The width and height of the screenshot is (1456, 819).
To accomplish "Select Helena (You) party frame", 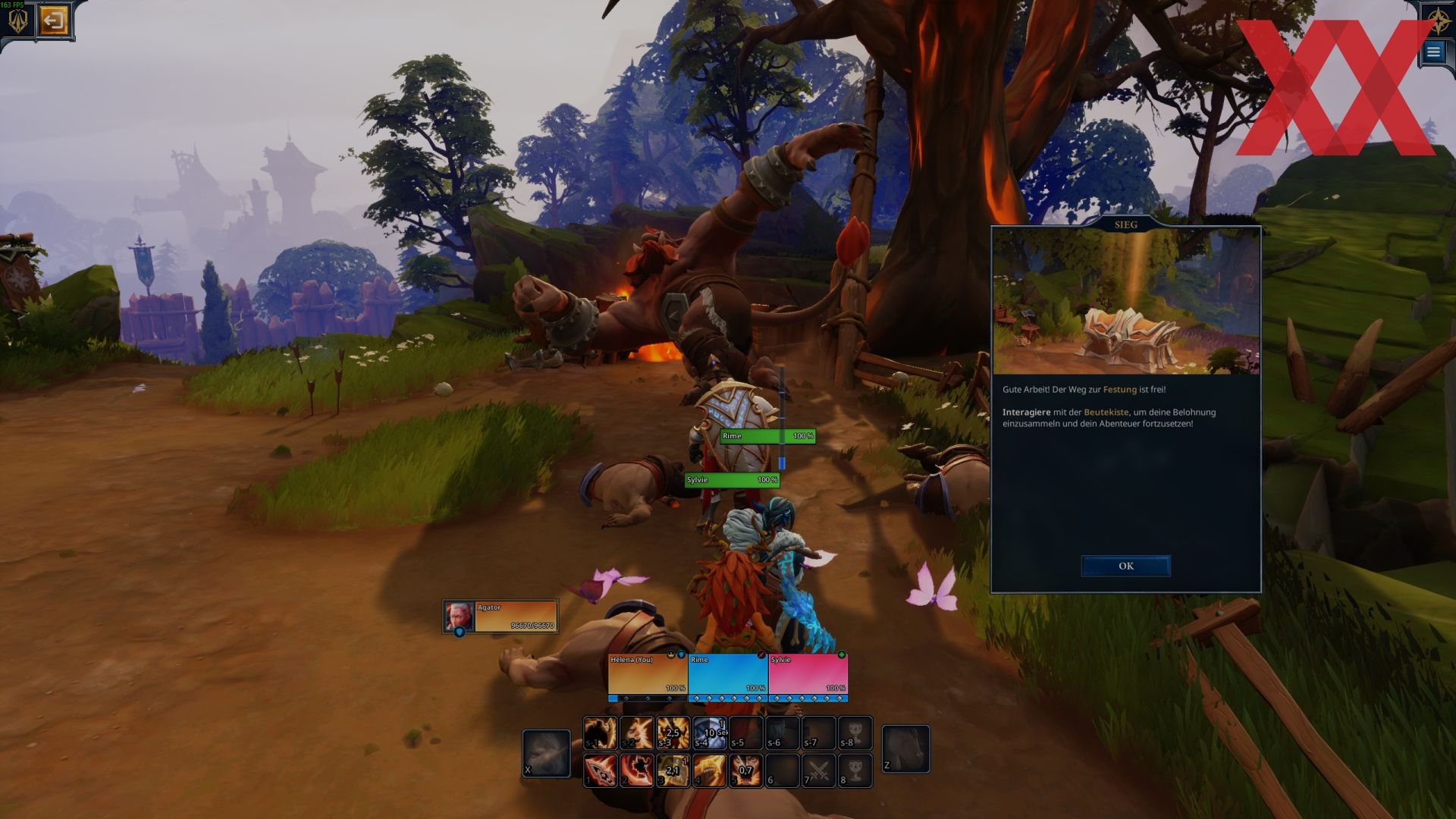I will point(648,674).
